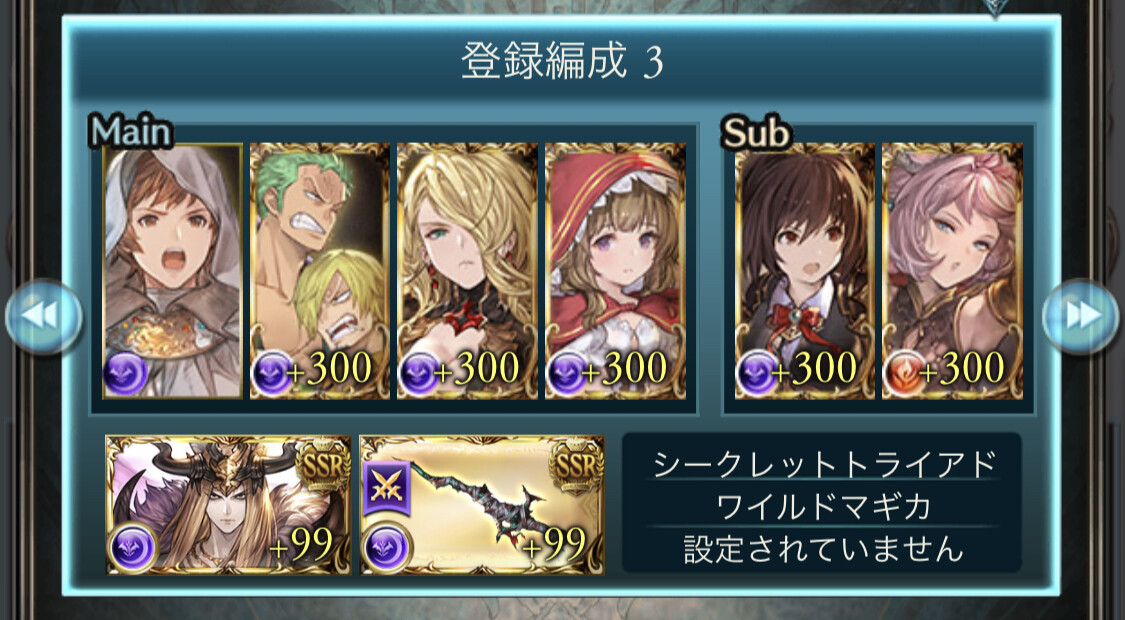Screen dimensions: 1125x620
Task: Select the green-haired swordsman character card
Action: point(319,271)
